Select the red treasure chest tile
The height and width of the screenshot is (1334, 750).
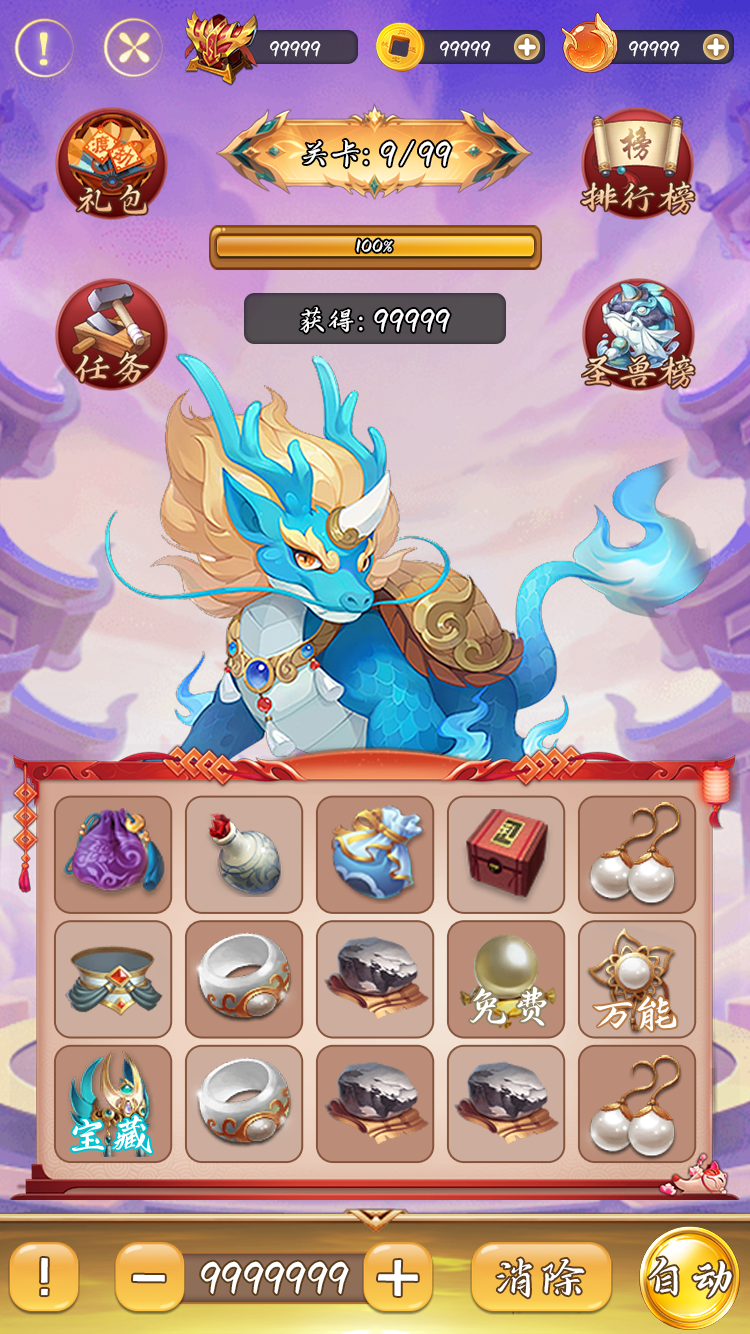[x=506, y=854]
